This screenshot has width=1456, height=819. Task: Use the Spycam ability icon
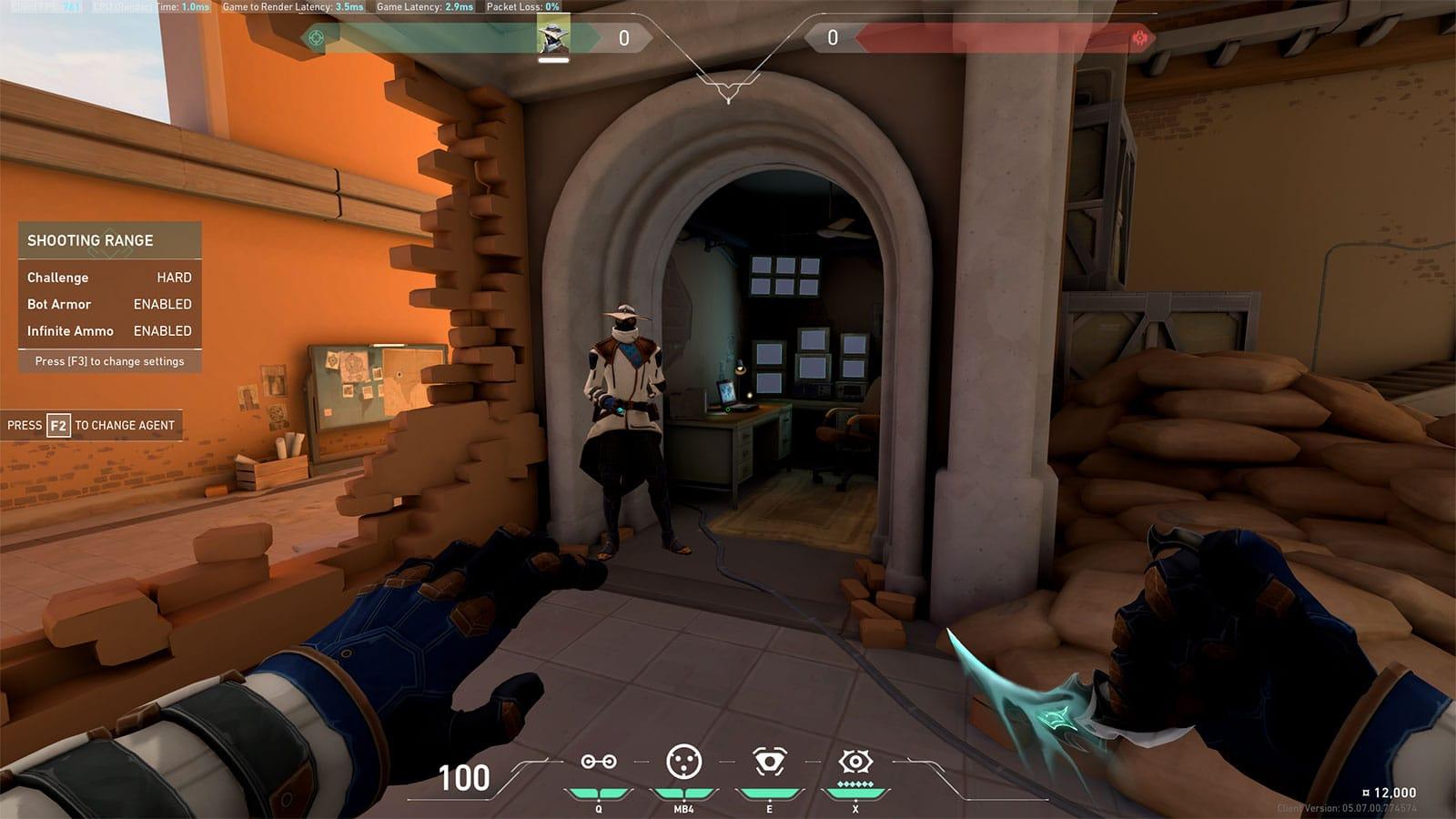click(x=769, y=762)
